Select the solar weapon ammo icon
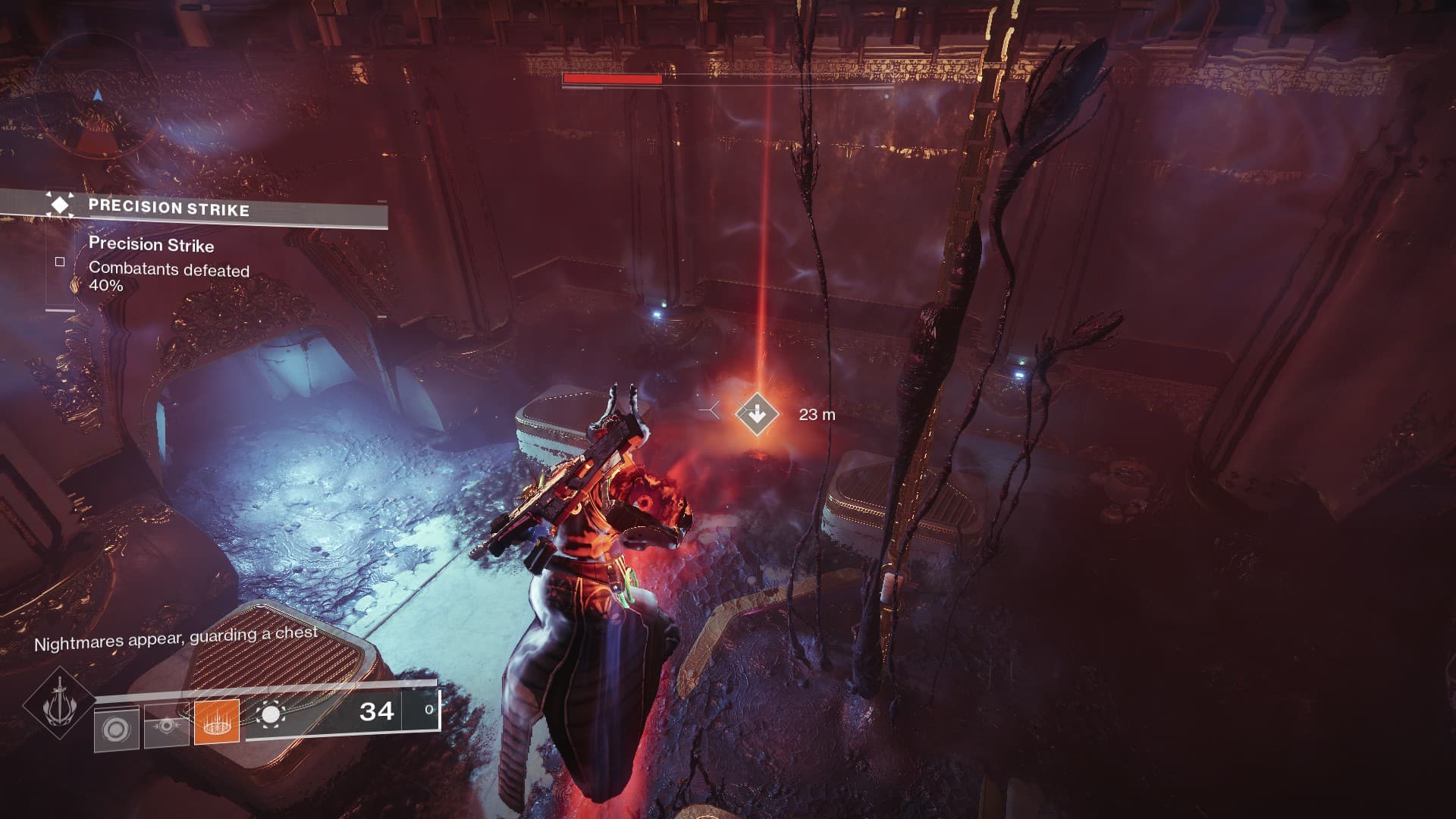Screen dimensions: 1456x819 [x=271, y=714]
